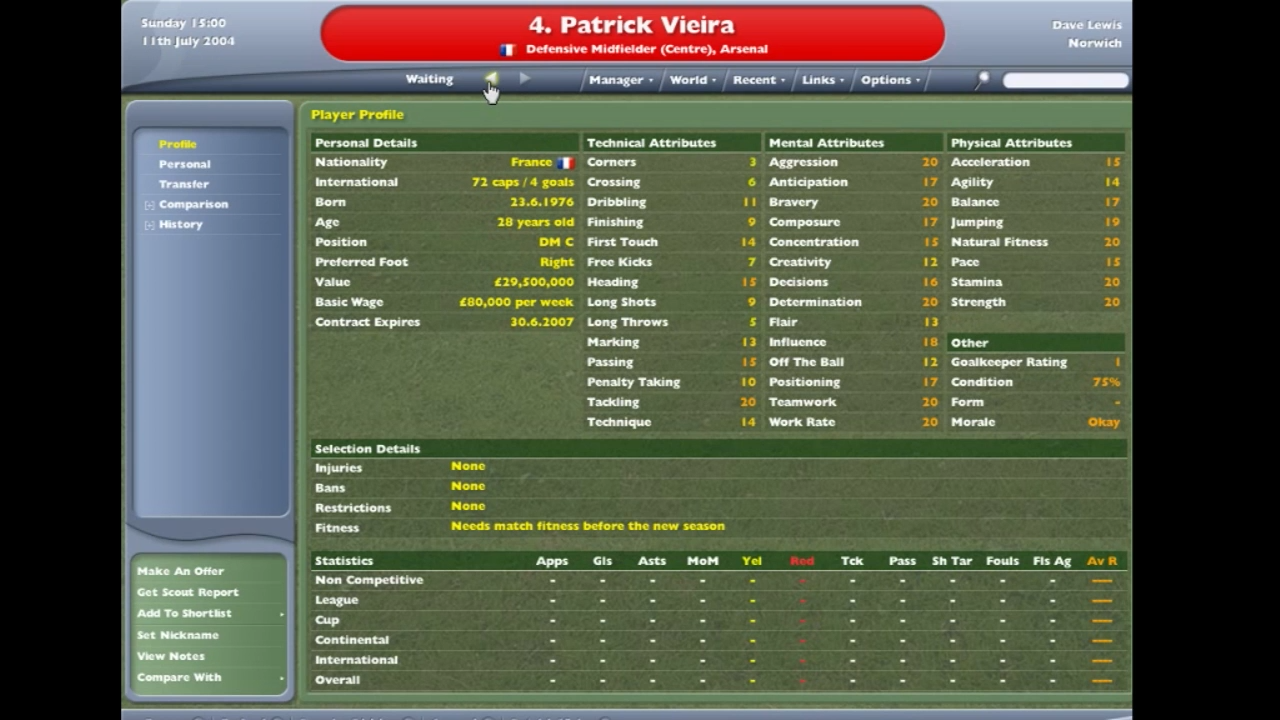Open View Notes for Vieira
This screenshot has height=720, width=1280.
(x=170, y=655)
